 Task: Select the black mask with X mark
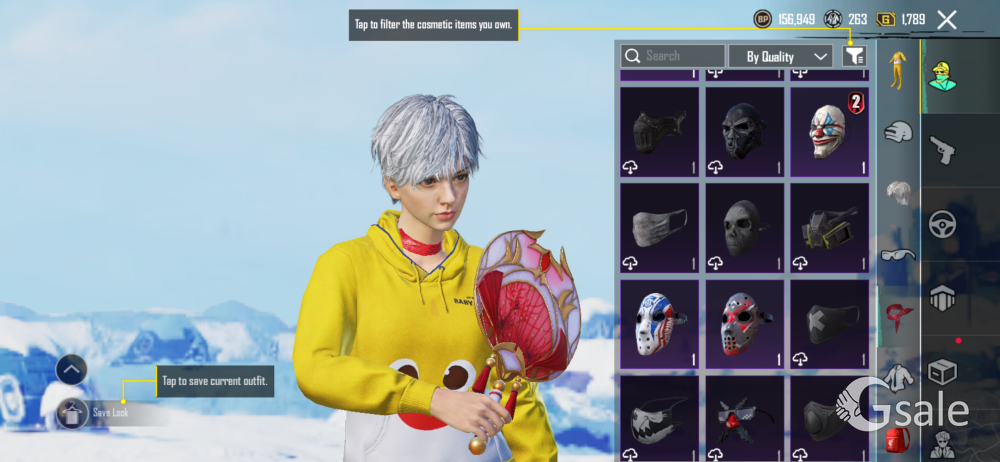[x=829, y=323]
